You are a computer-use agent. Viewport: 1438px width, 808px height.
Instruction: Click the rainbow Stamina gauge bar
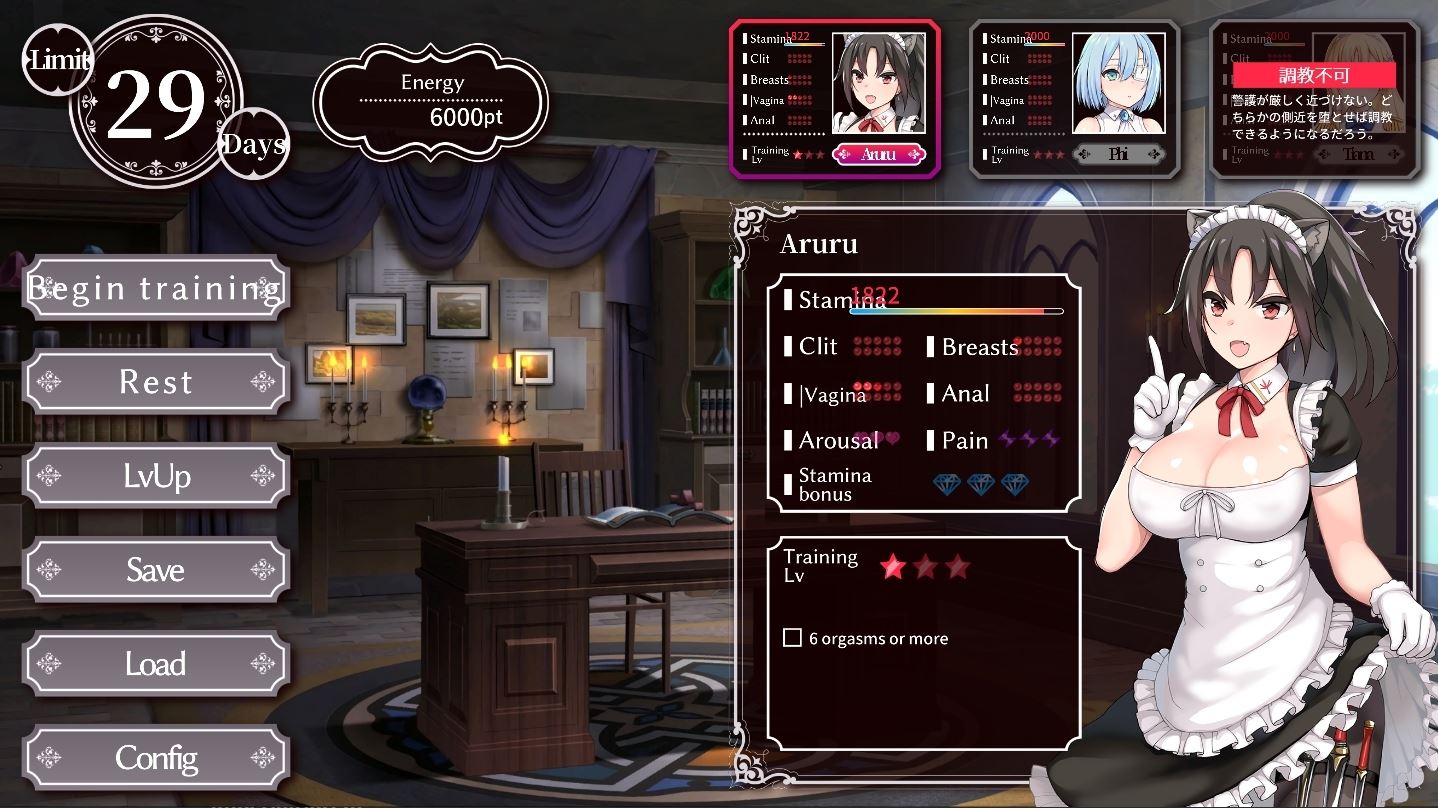point(953,310)
